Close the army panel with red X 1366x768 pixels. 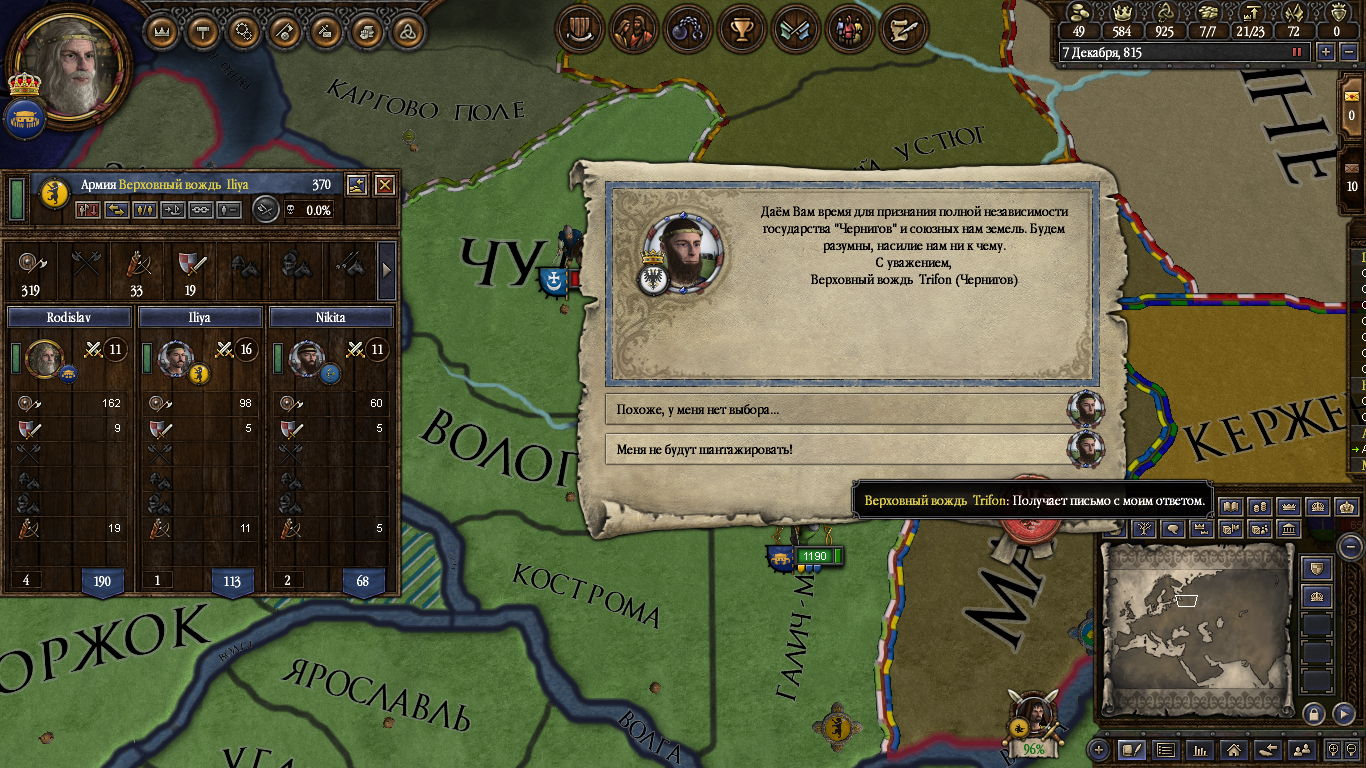pos(384,185)
